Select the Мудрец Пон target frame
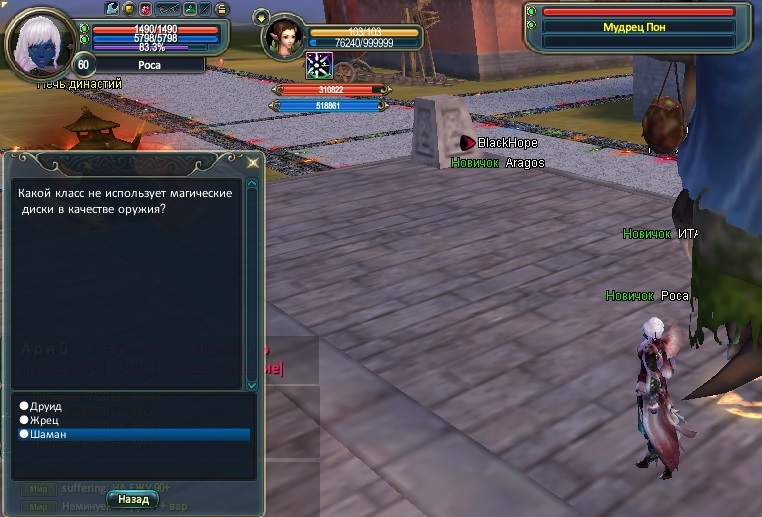This screenshot has height=517, width=762. coord(634,27)
